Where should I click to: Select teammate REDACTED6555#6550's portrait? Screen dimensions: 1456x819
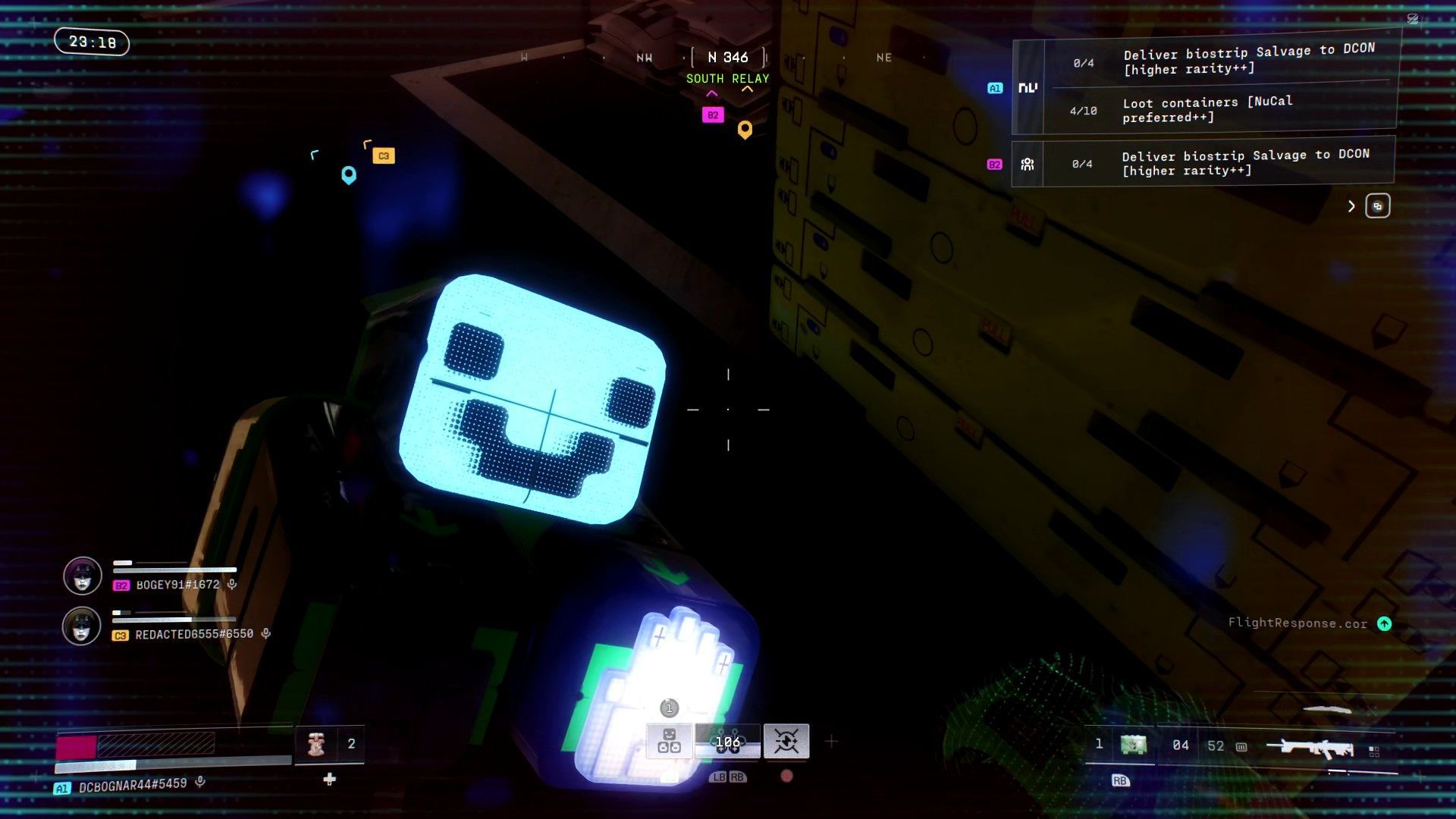click(x=81, y=626)
